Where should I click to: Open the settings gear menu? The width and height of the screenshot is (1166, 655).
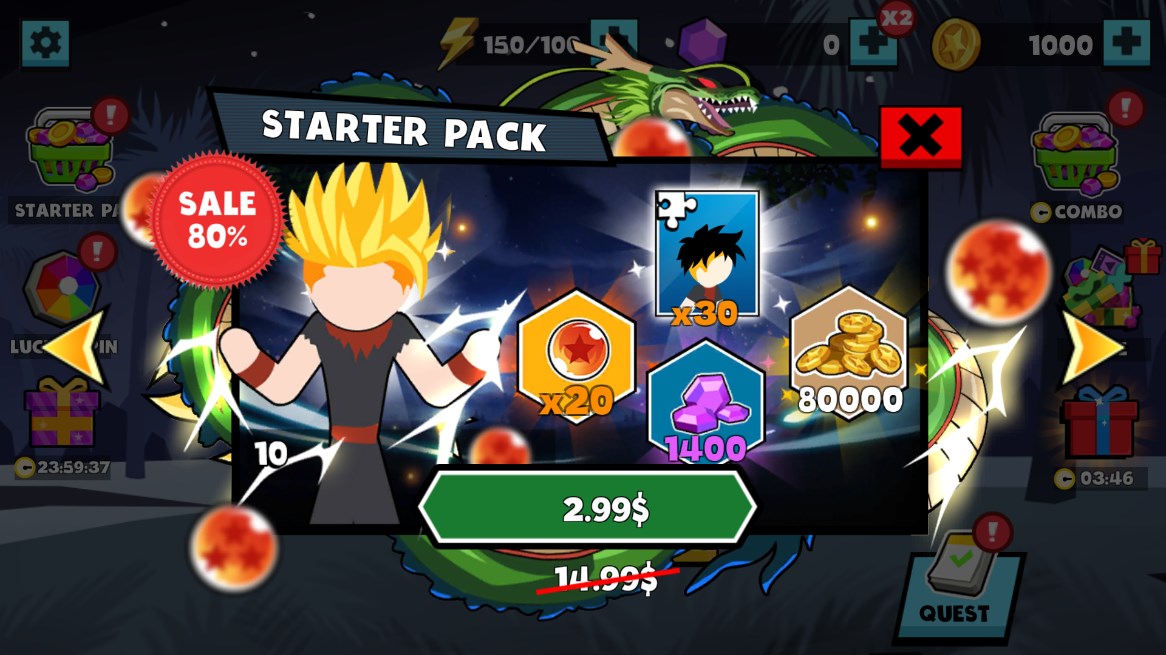pos(46,44)
